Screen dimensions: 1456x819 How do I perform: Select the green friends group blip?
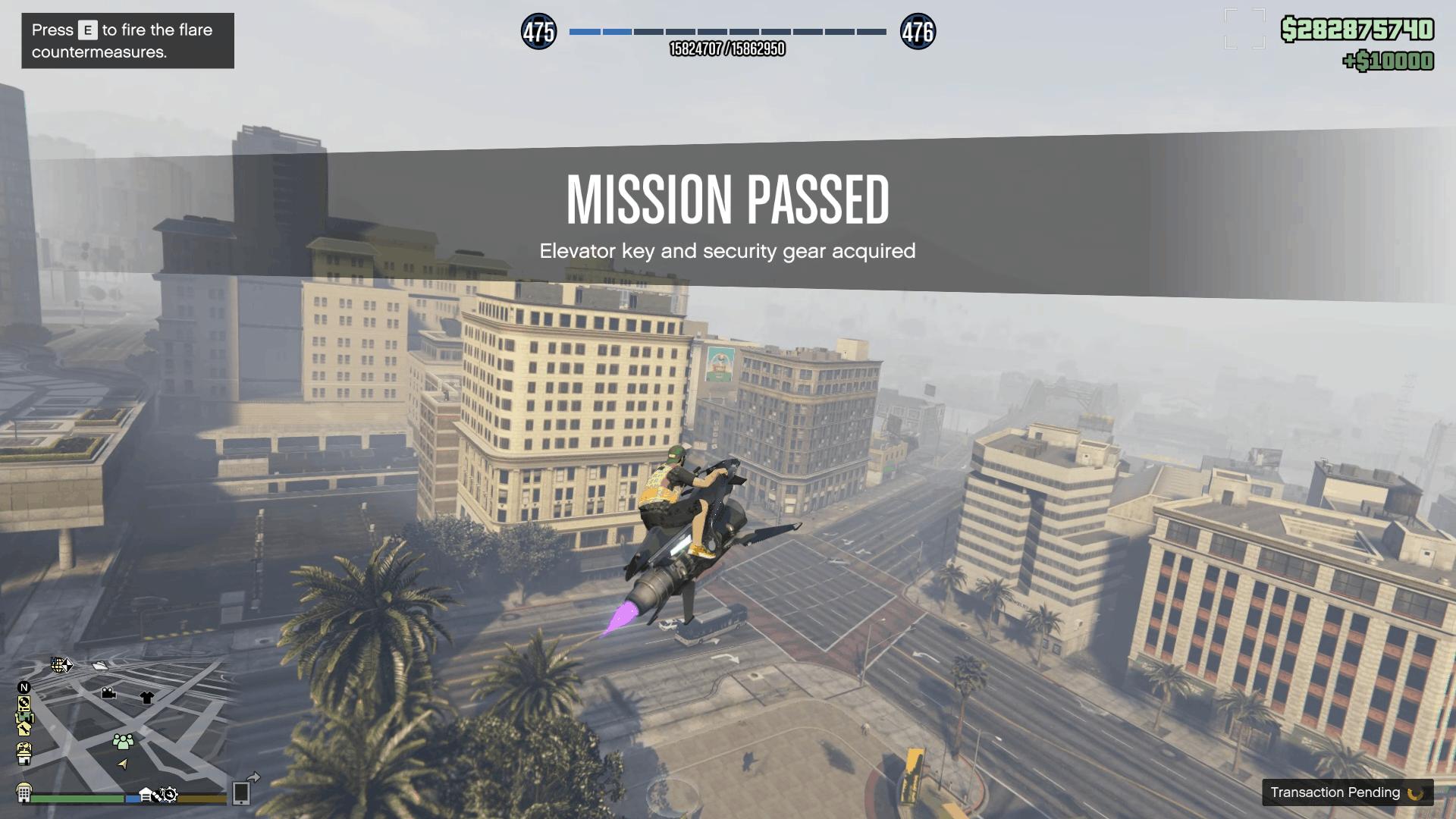coord(123,743)
